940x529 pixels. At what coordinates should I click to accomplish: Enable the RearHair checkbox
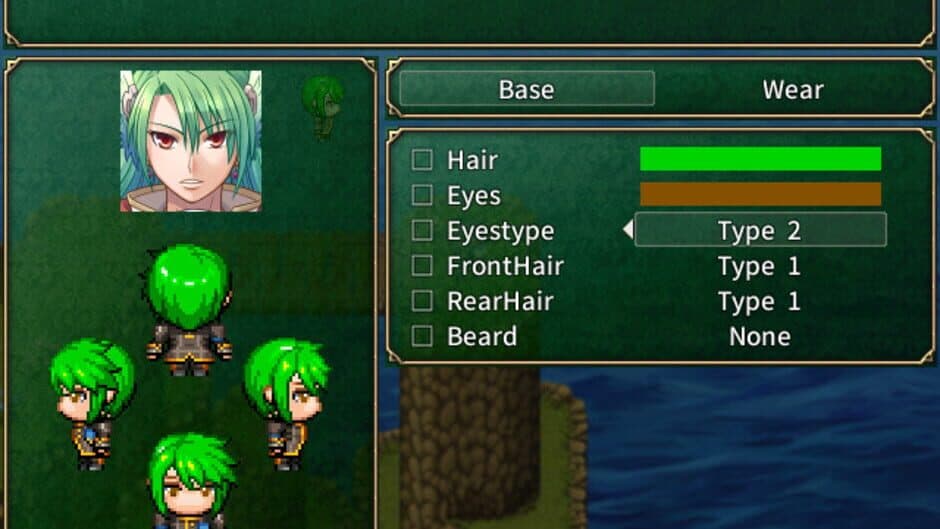pos(422,301)
